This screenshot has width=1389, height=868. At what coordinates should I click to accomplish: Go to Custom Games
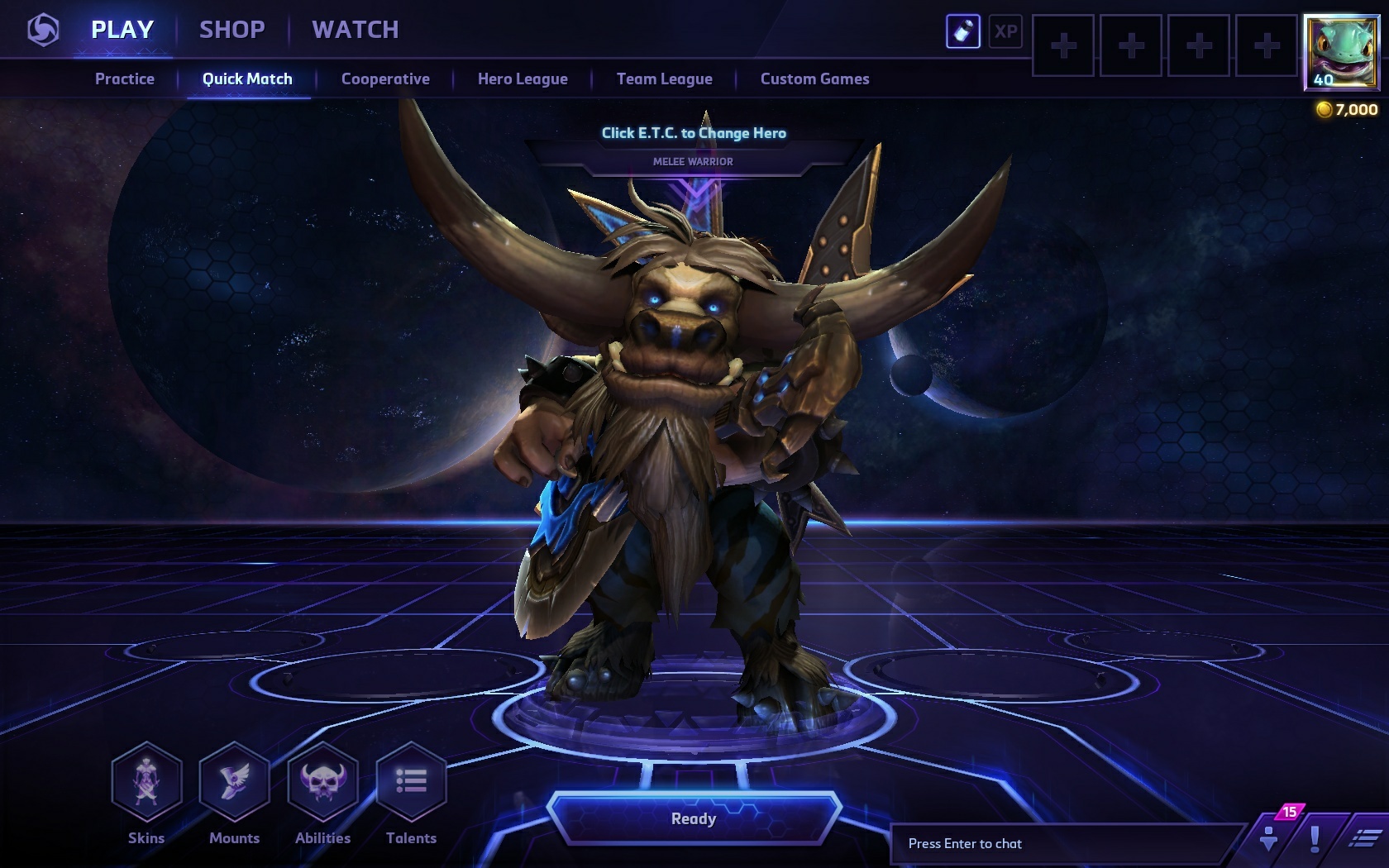814,79
